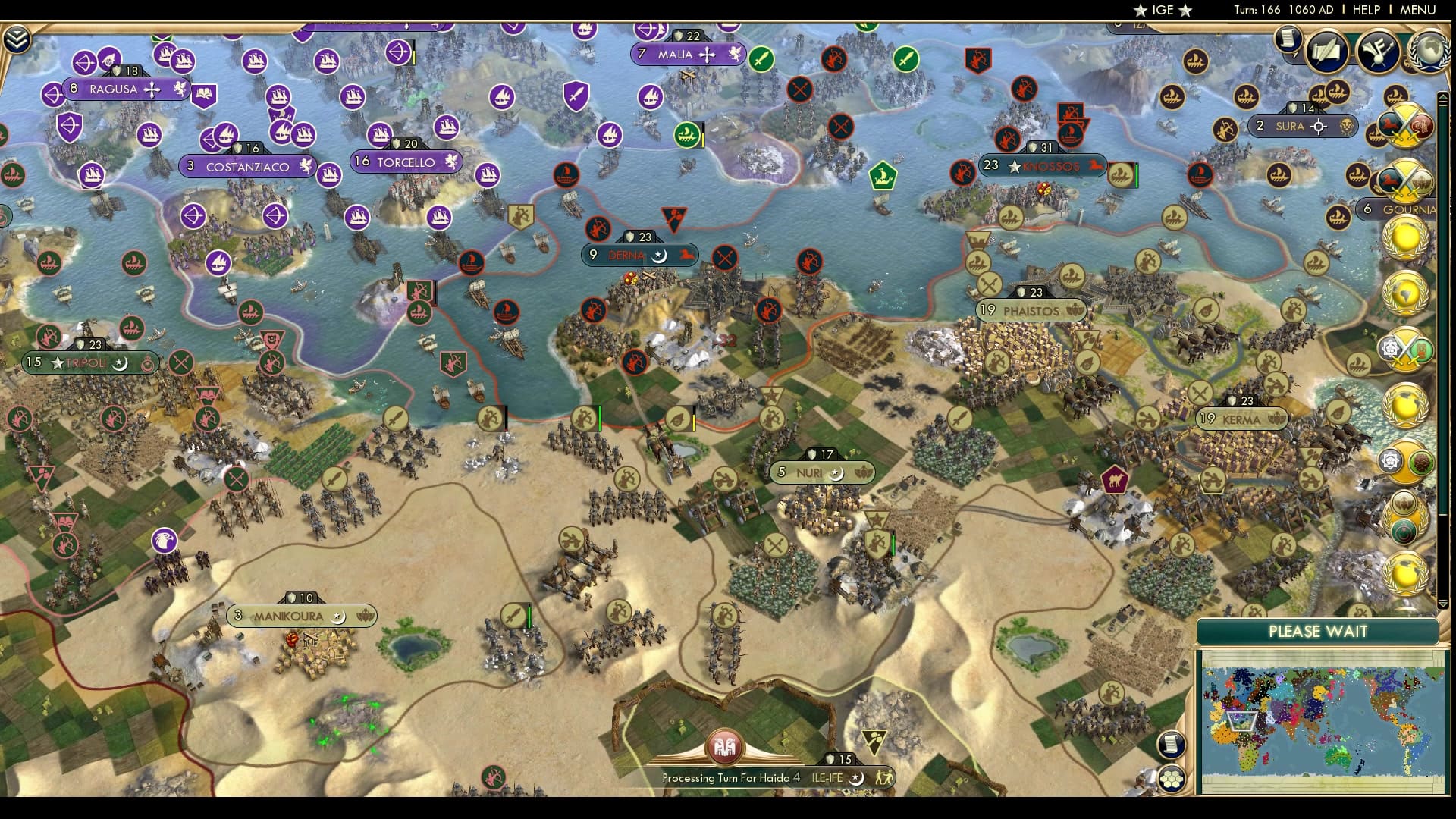The height and width of the screenshot is (819, 1456).
Task: Open the social policies scroll icon beside minimap
Action: point(1171,745)
